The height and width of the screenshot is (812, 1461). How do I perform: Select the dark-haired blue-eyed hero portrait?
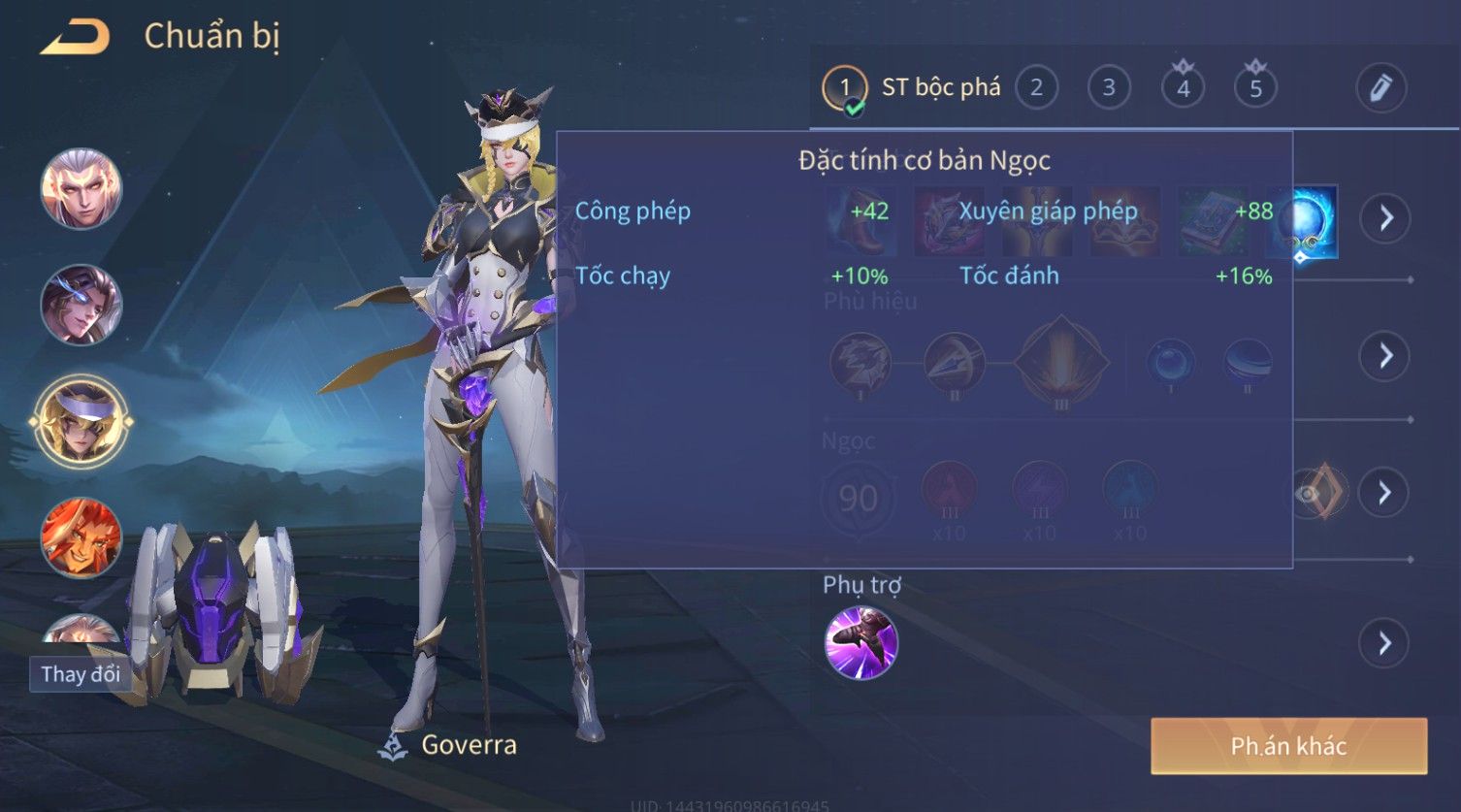tap(81, 305)
